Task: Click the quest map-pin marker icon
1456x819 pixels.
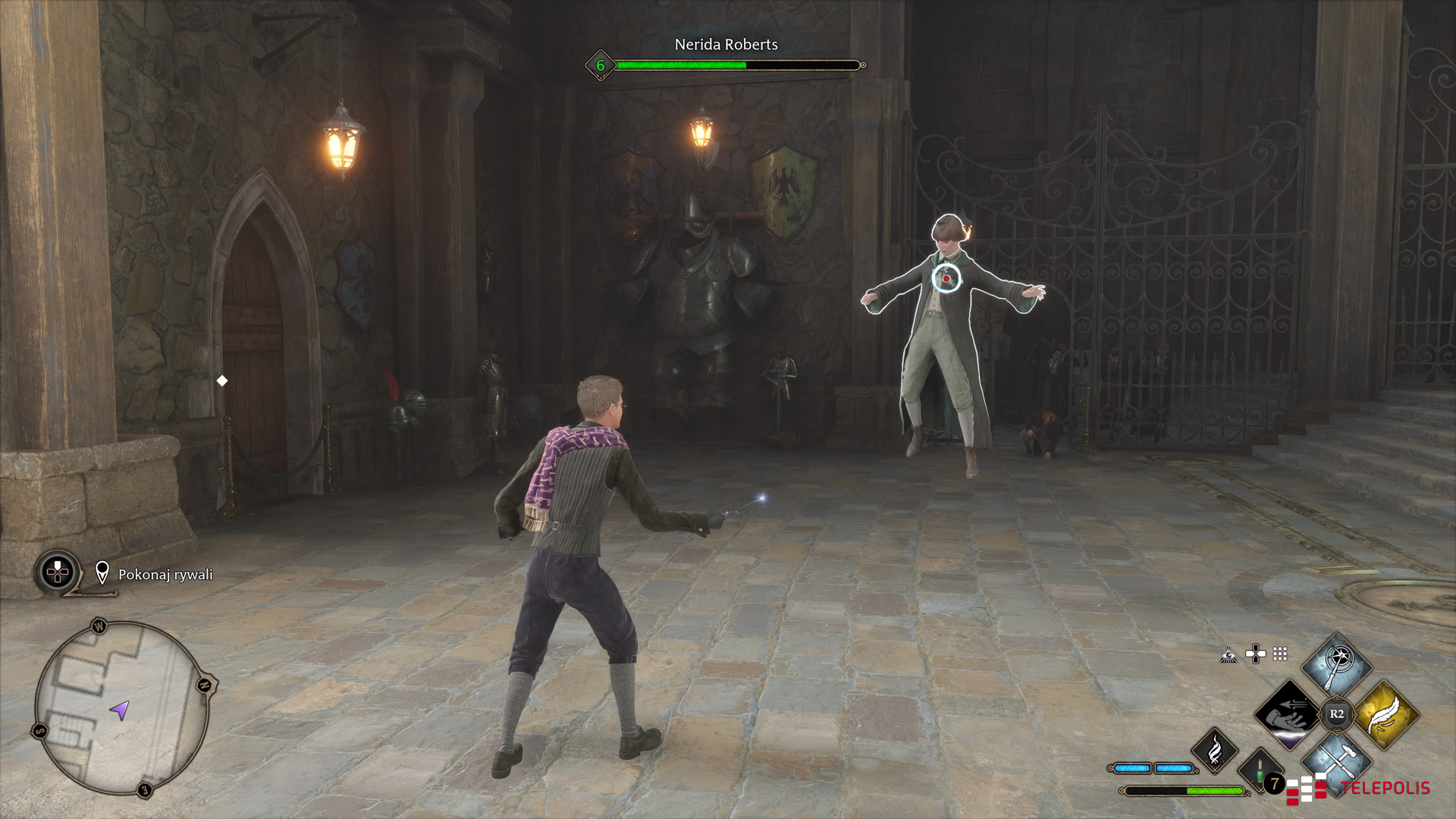Action: click(102, 573)
